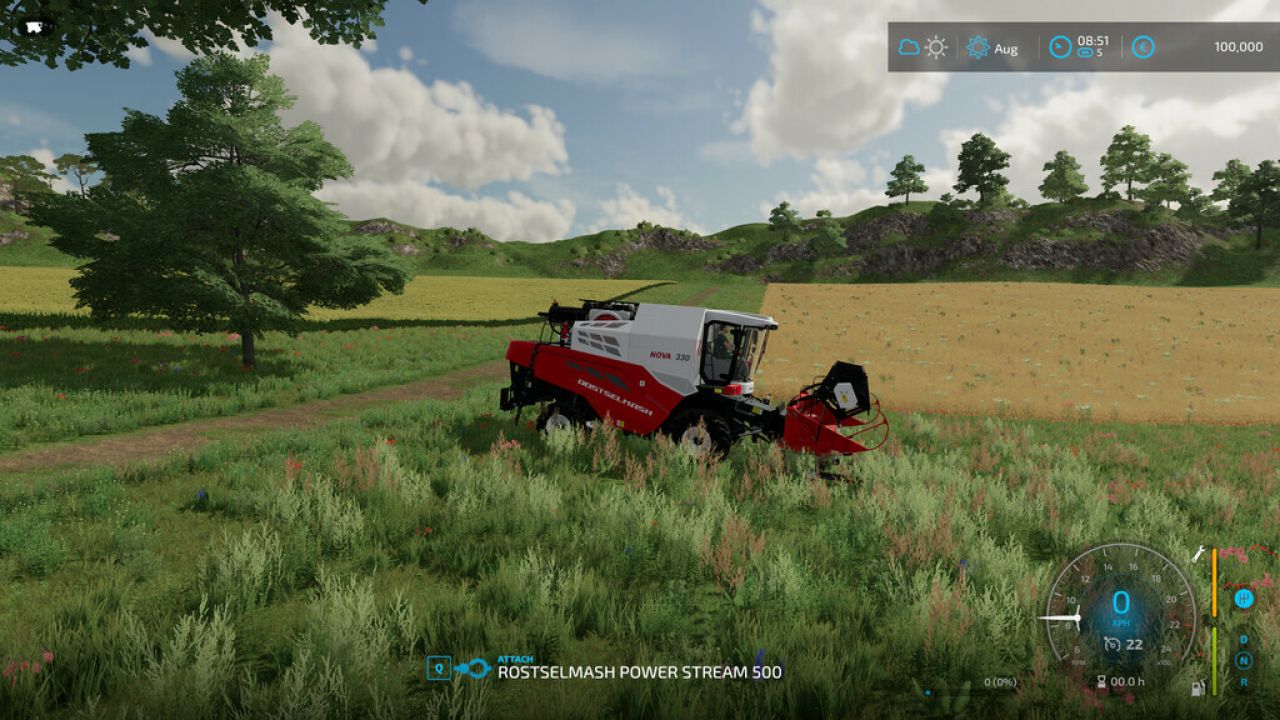Image resolution: width=1280 pixels, height=720 pixels.
Task: Click the orange damage level bar
Action: tap(1214, 580)
